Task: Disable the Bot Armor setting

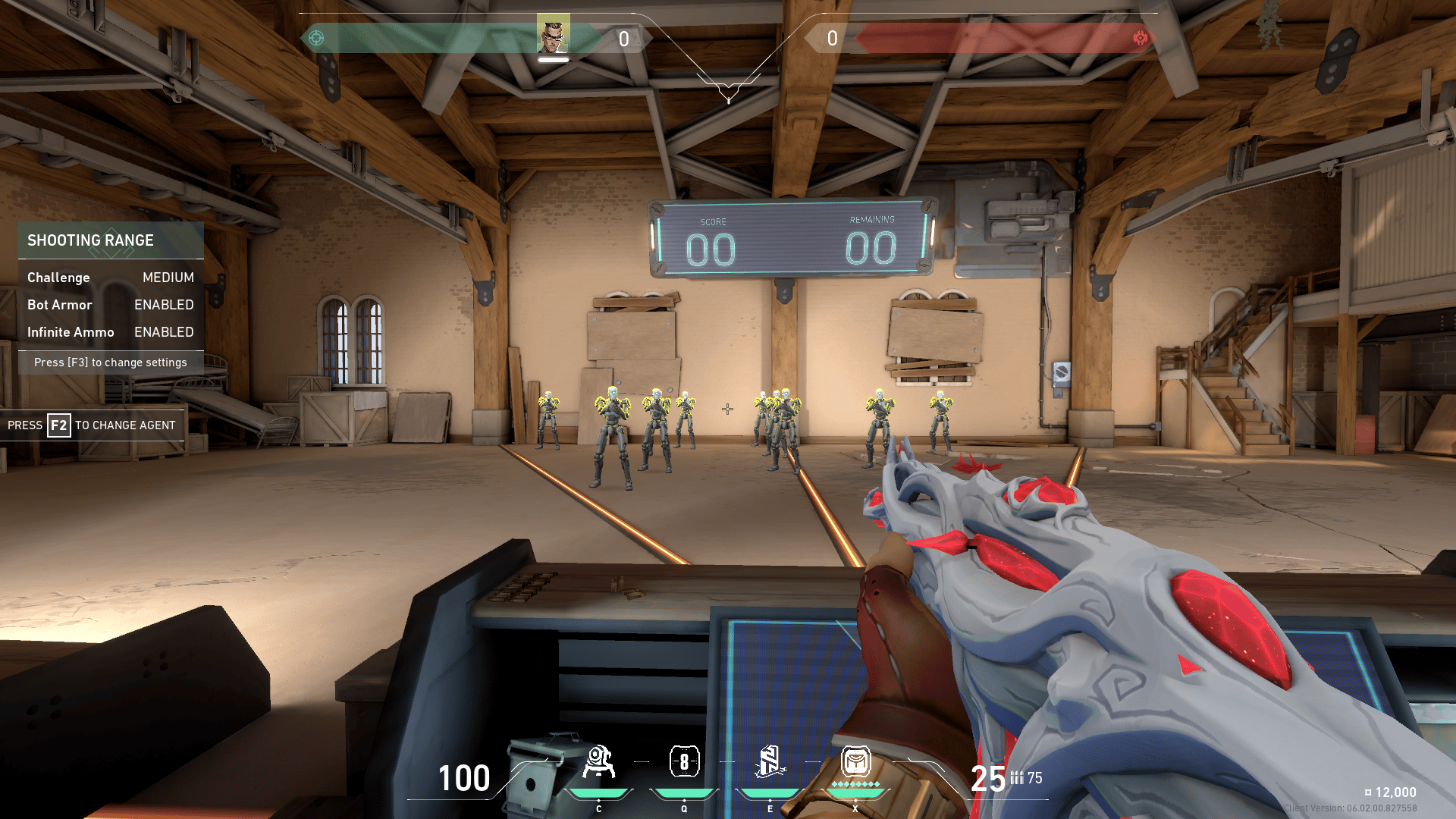Action: pyautogui.click(x=163, y=305)
